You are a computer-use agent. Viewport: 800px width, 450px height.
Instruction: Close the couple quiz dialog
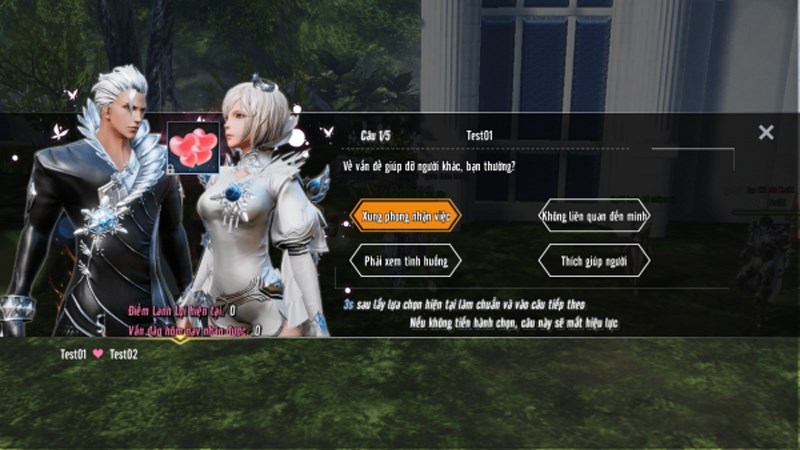pyautogui.click(x=766, y=132)
